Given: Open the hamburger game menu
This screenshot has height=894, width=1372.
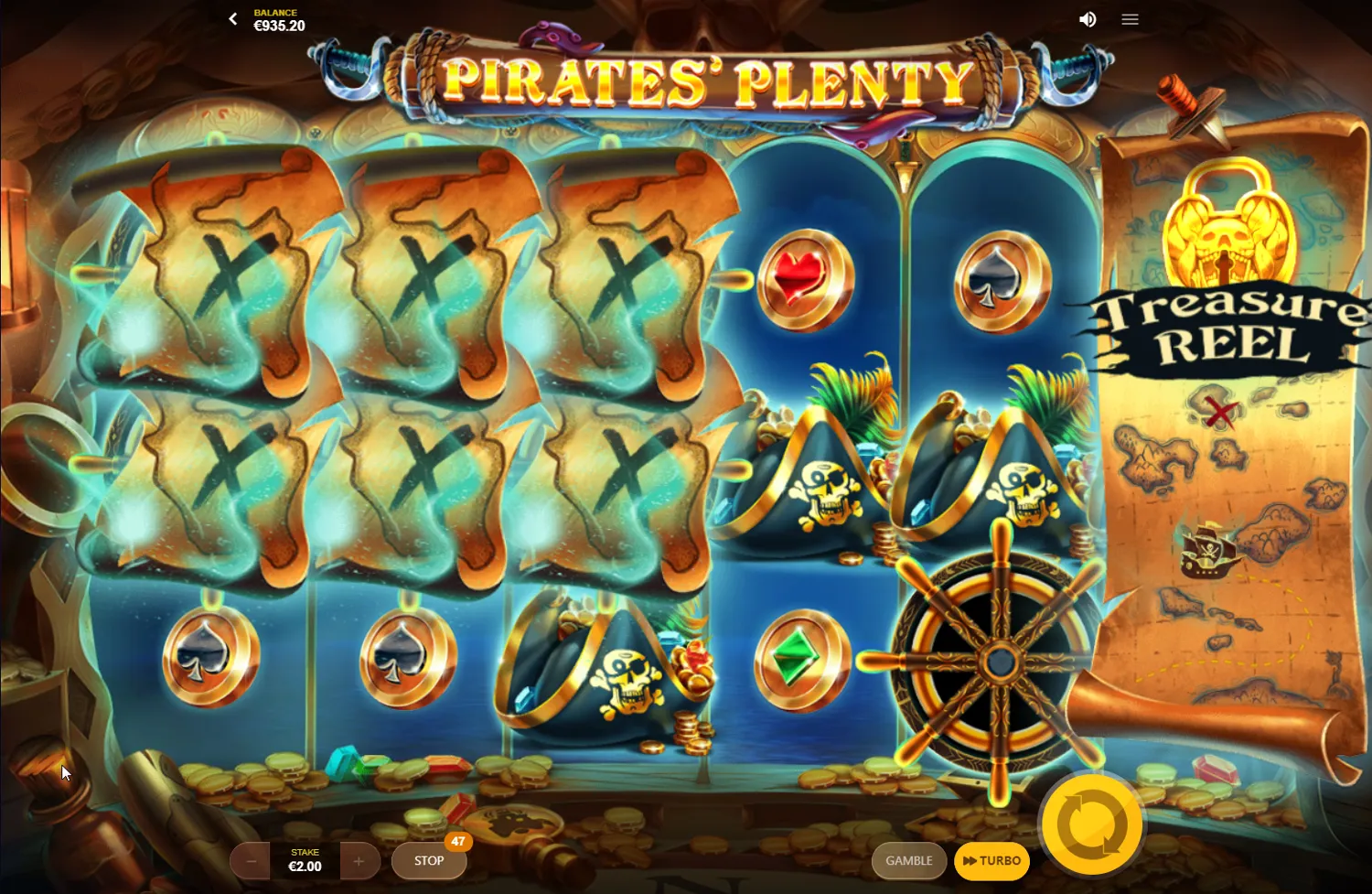Looking at the screenshot, I should click(1130, 18).
